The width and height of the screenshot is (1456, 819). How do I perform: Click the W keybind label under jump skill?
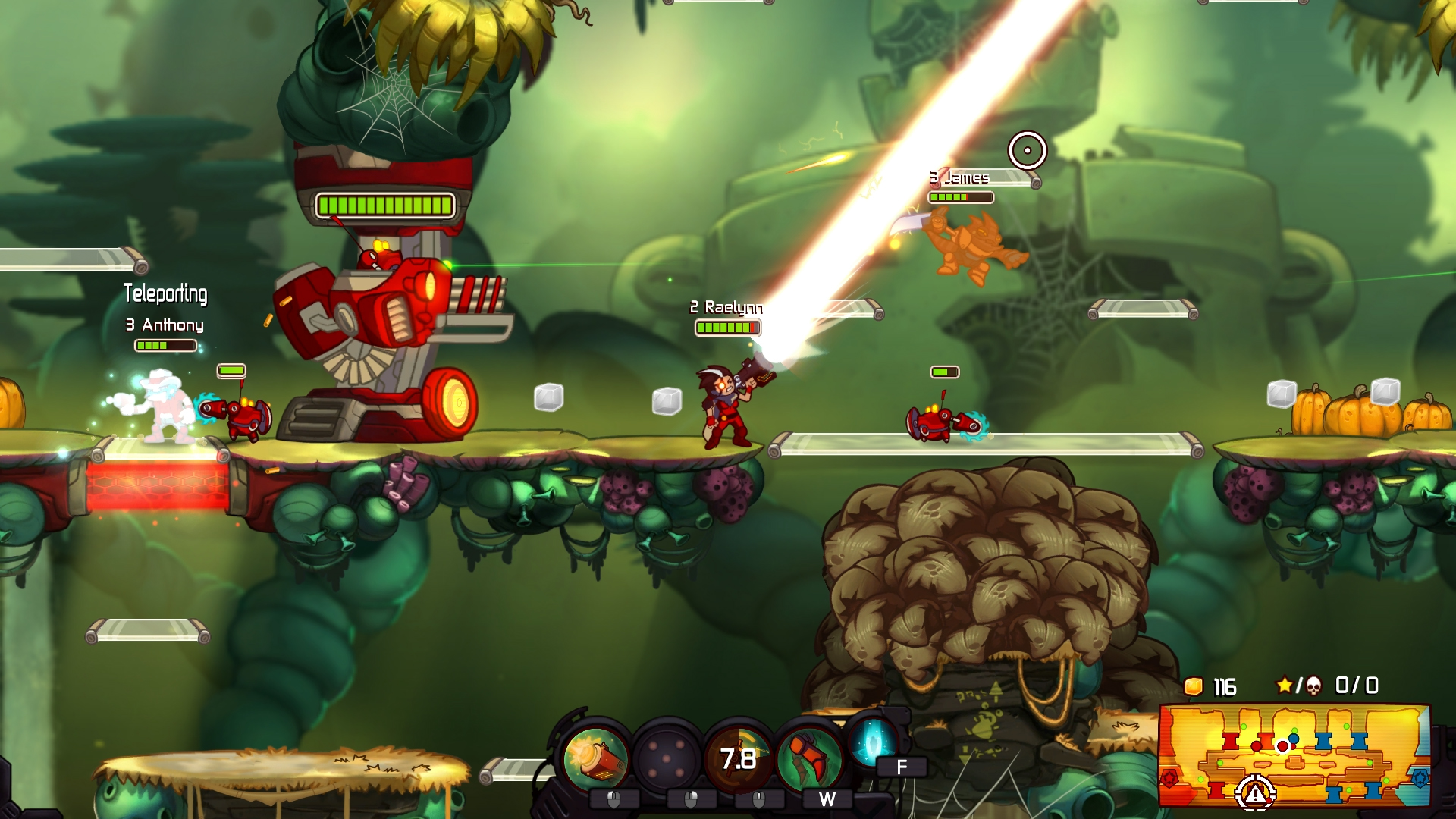point(827,798)
